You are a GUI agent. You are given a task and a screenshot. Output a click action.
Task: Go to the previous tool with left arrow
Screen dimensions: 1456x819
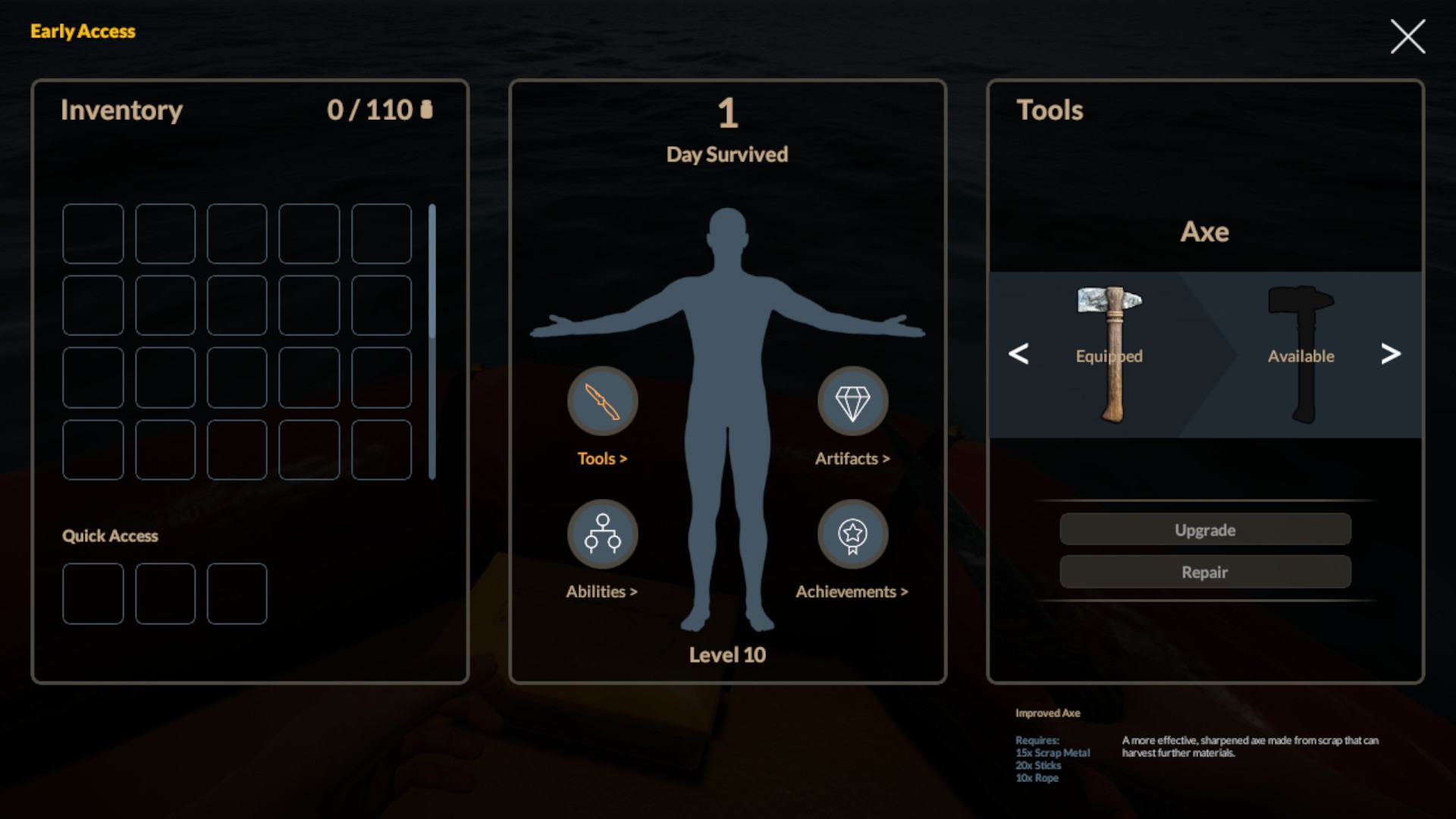click(1018, 353)
